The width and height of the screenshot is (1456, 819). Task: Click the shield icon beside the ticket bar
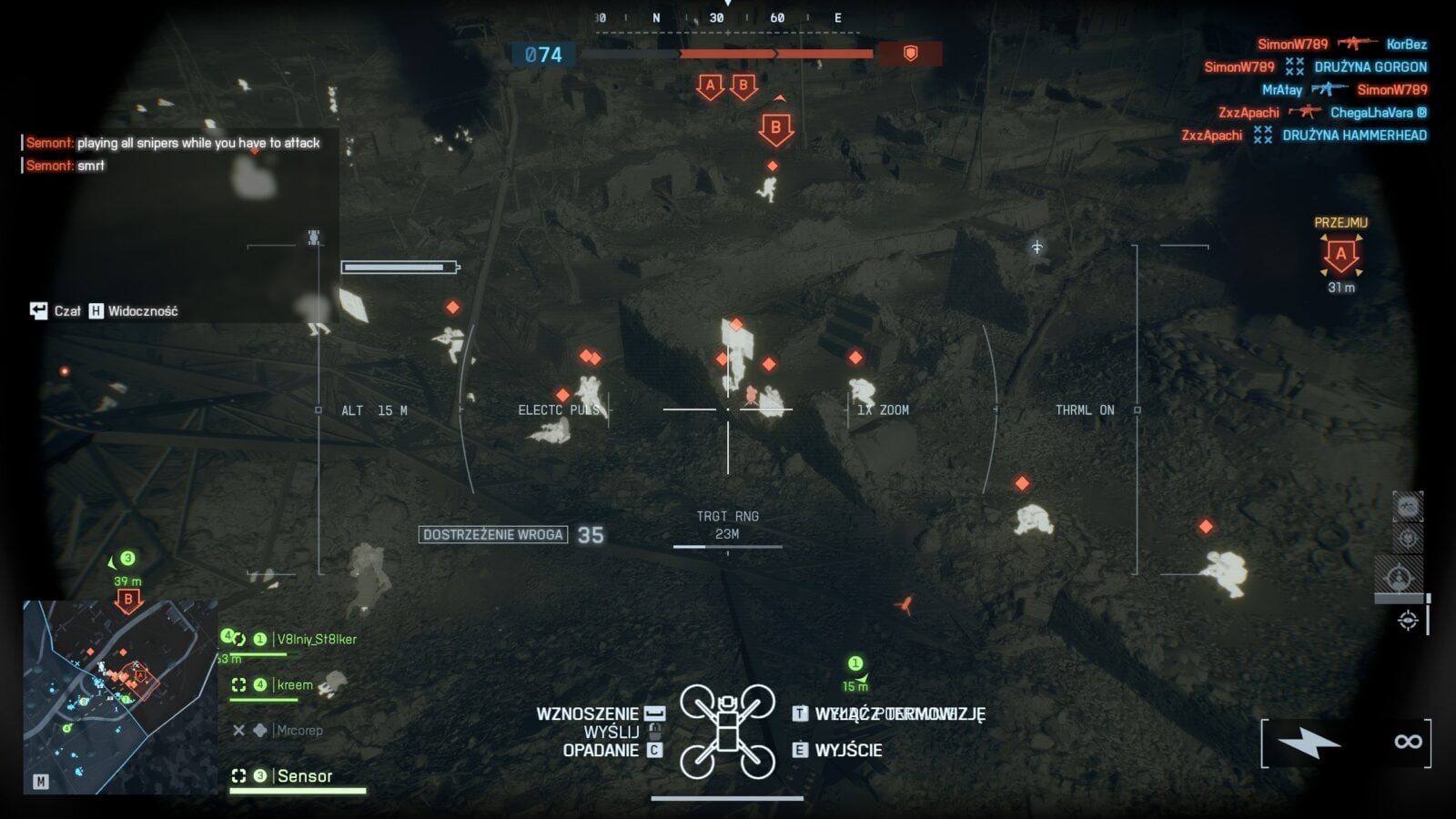pyautogui.click(x=910, y=54)
